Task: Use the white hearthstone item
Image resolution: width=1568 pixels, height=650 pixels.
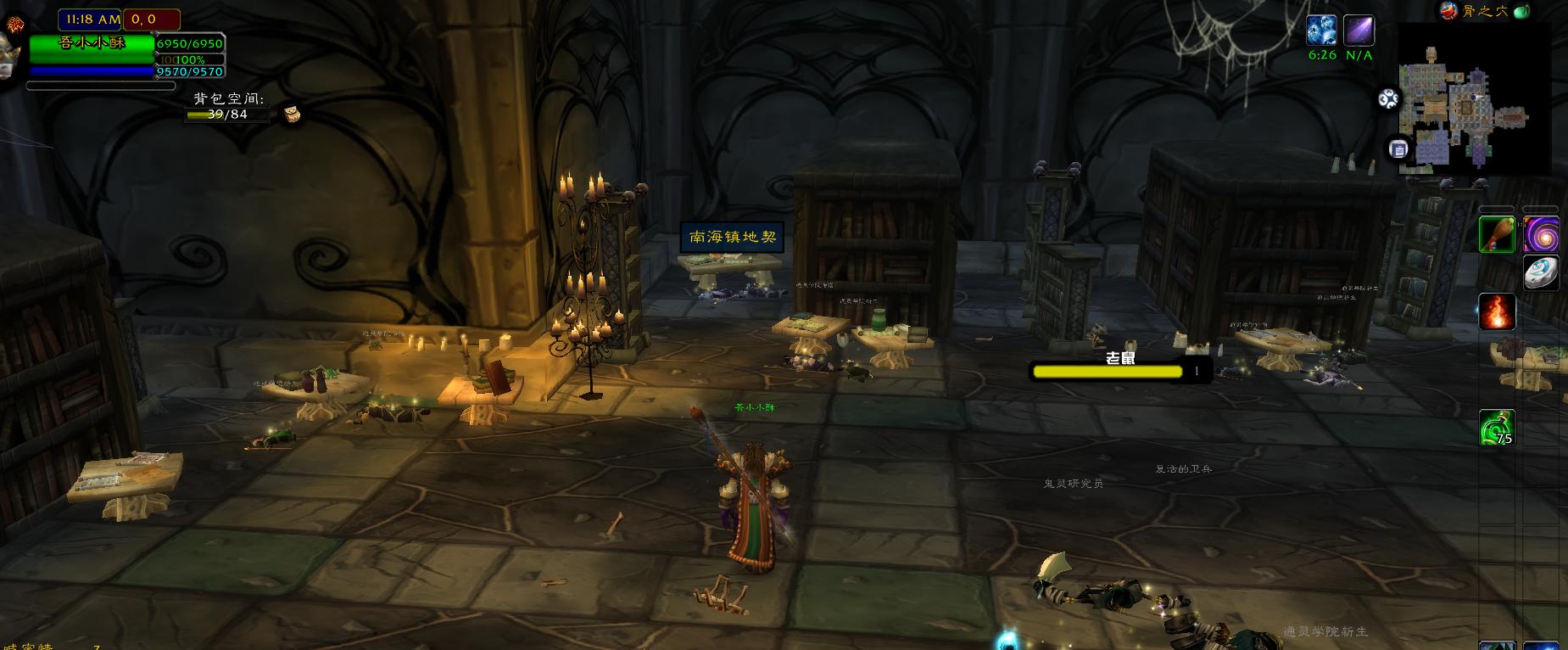Action: [x=1540, y=273]
